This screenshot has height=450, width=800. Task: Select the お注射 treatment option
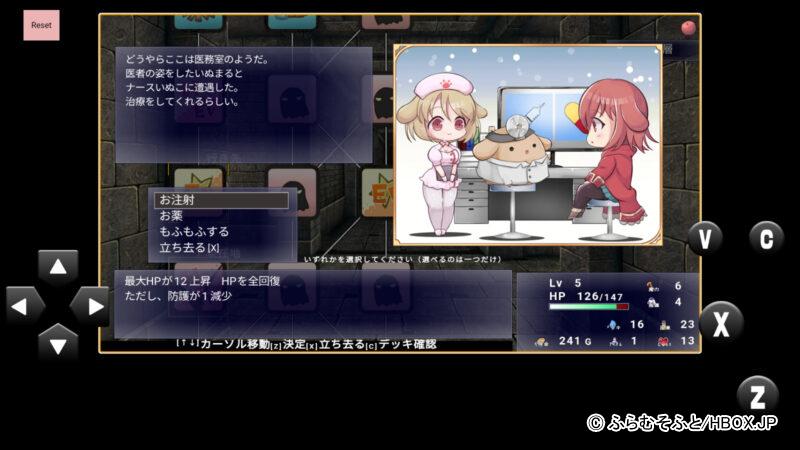[220, 200]
